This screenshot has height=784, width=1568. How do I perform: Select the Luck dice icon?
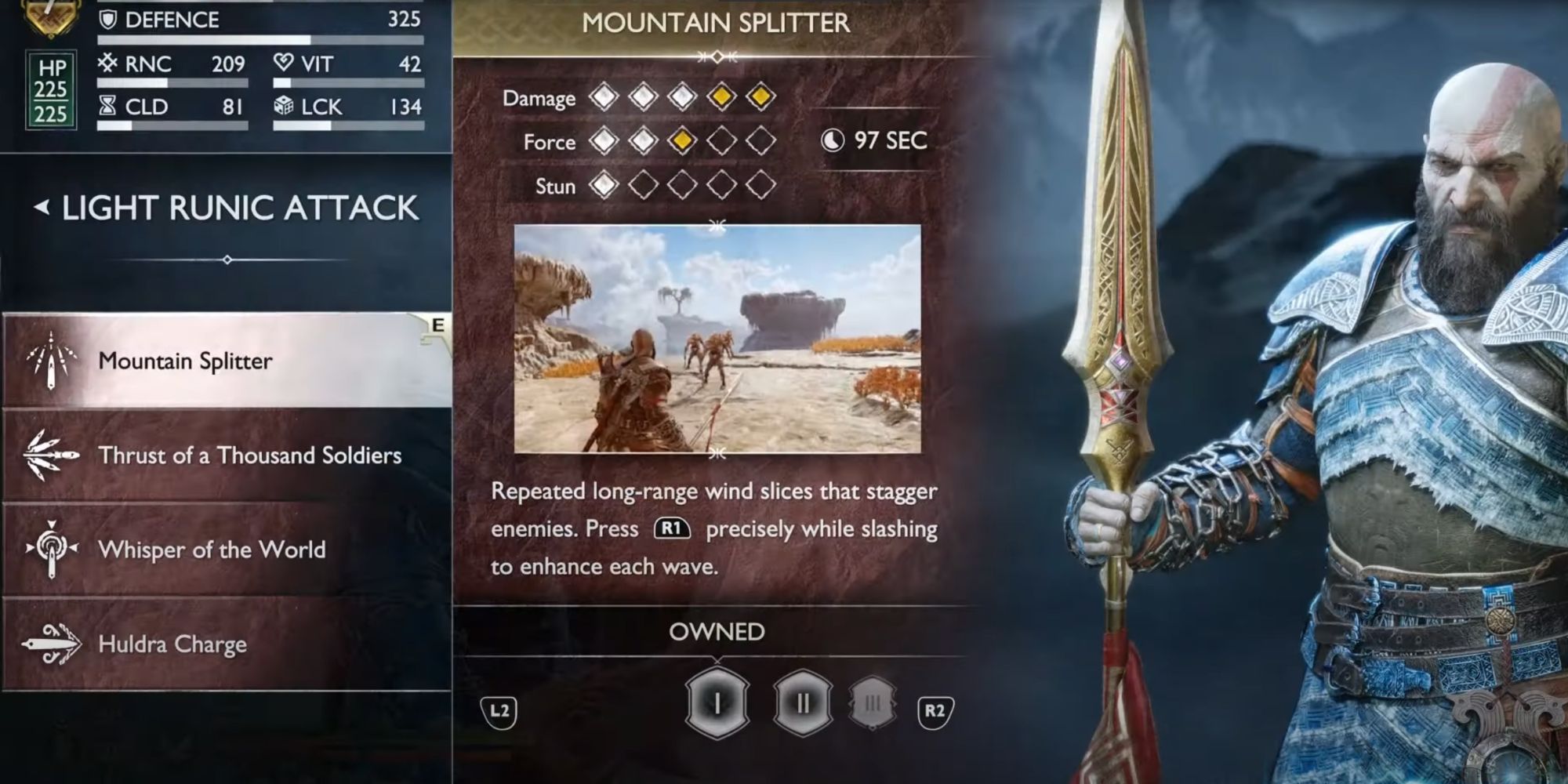pos(284,107)
